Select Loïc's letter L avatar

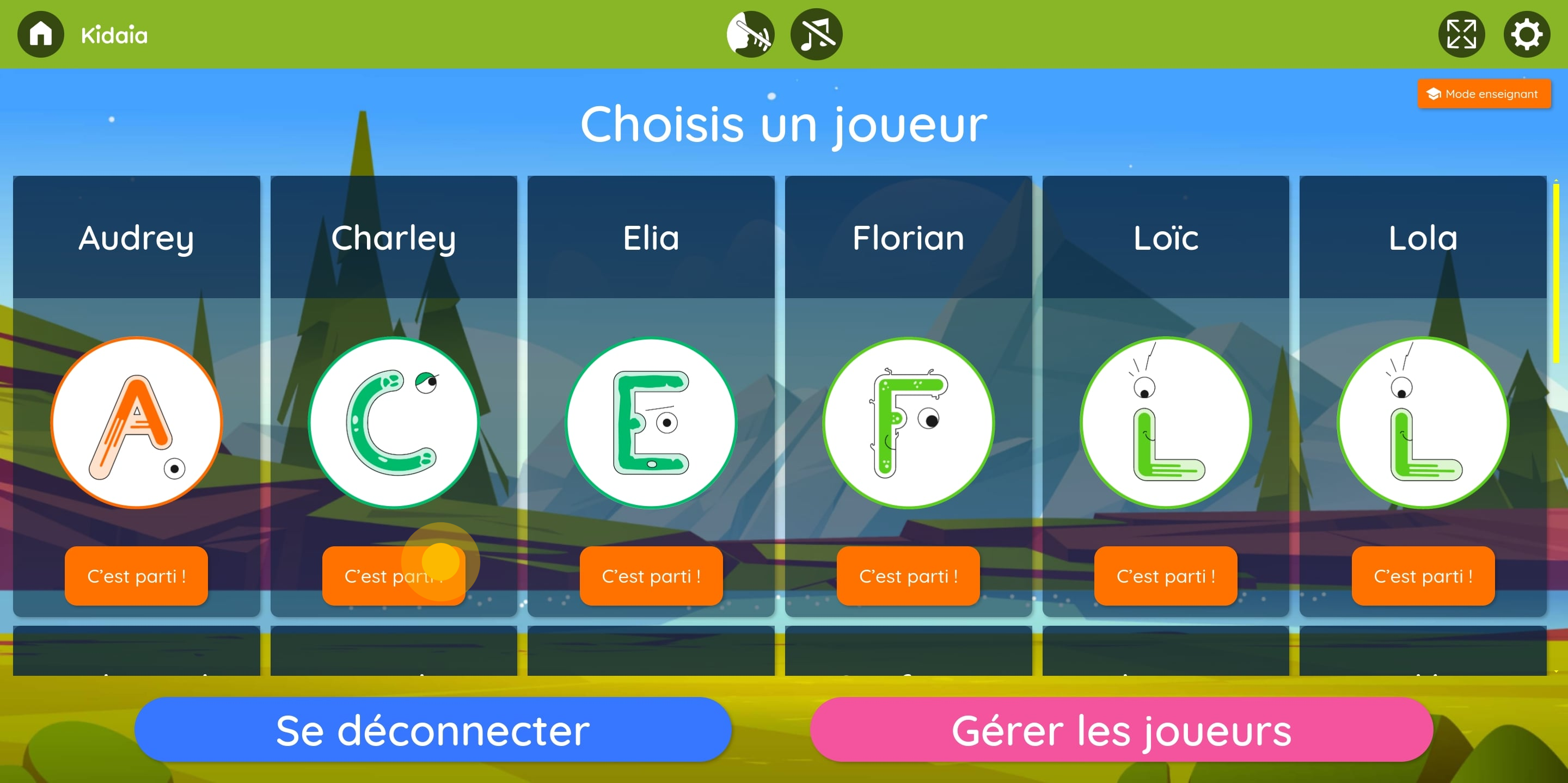1166,423
